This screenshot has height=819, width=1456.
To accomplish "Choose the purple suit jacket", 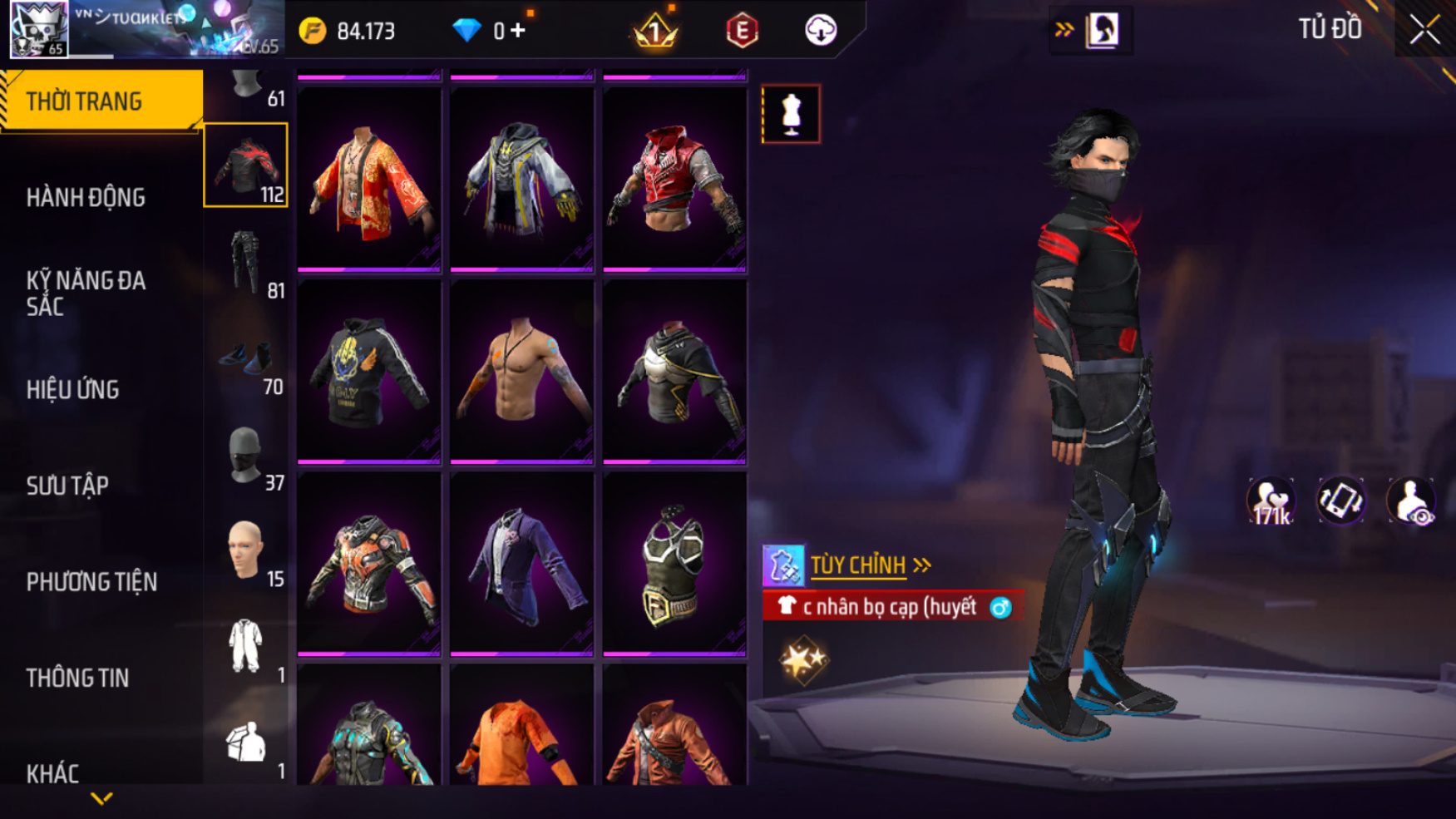I will (521, 565).
